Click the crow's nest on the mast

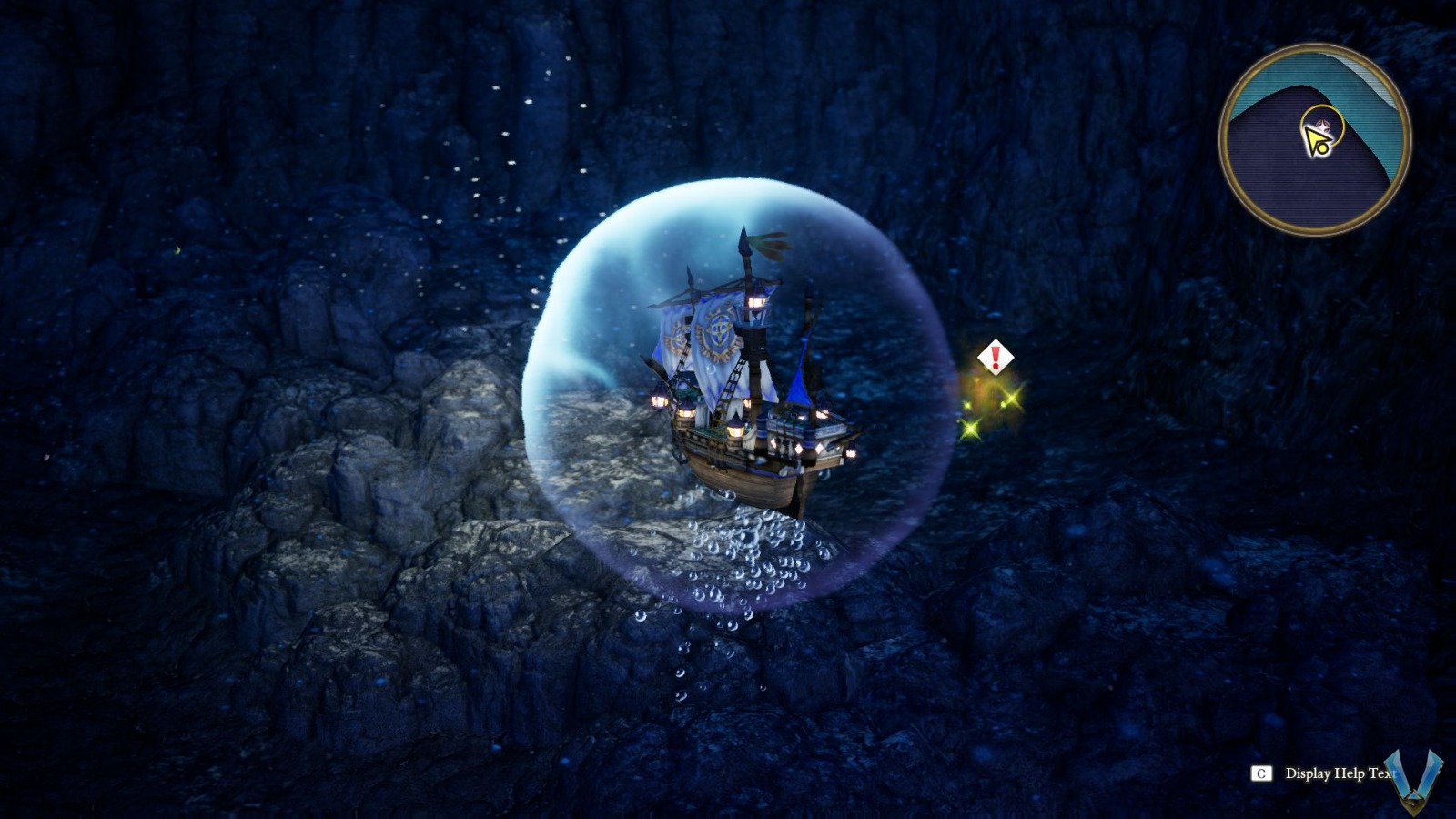coord(756,314)
